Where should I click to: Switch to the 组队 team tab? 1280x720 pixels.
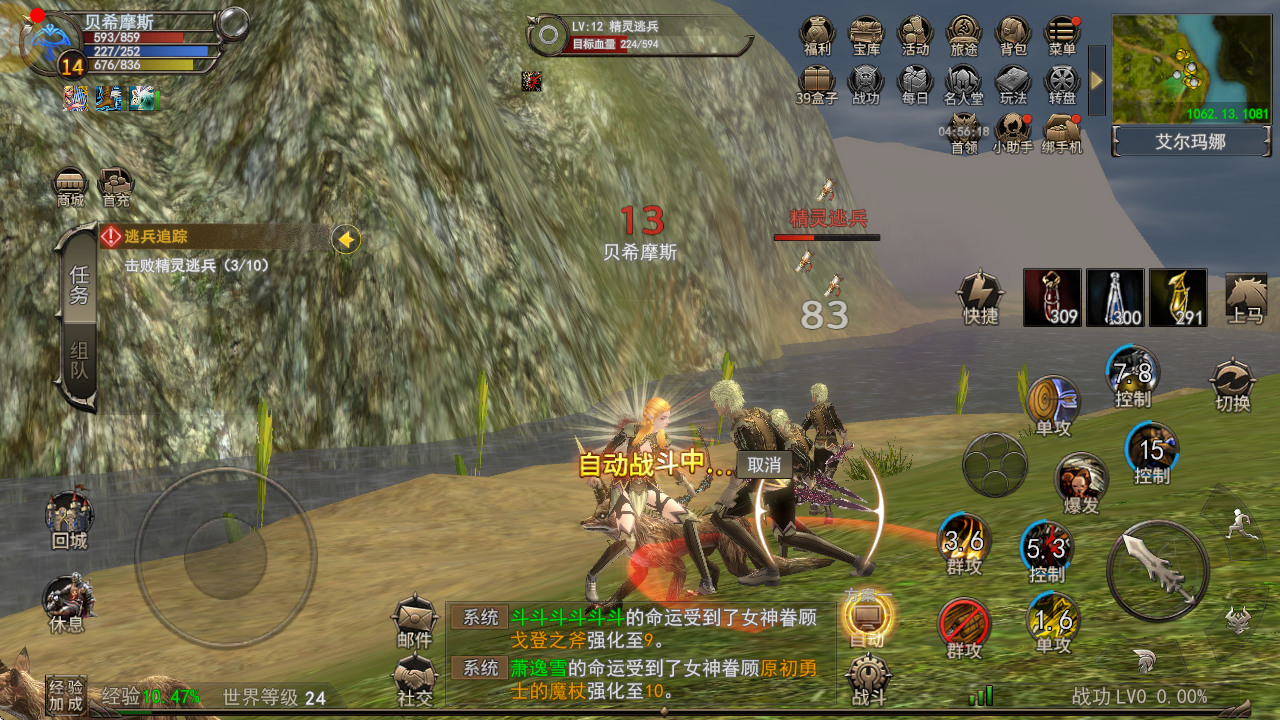(x=79, y=364)
